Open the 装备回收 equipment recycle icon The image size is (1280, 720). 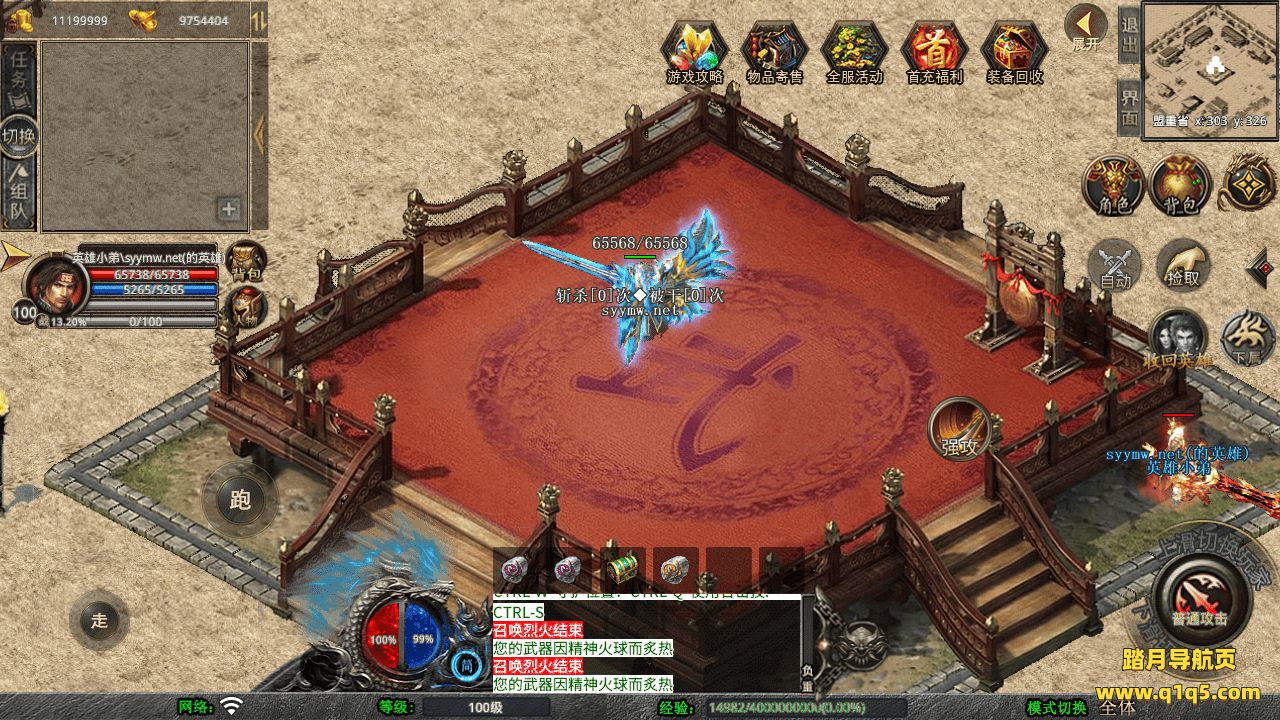(x=1015, y=50)
